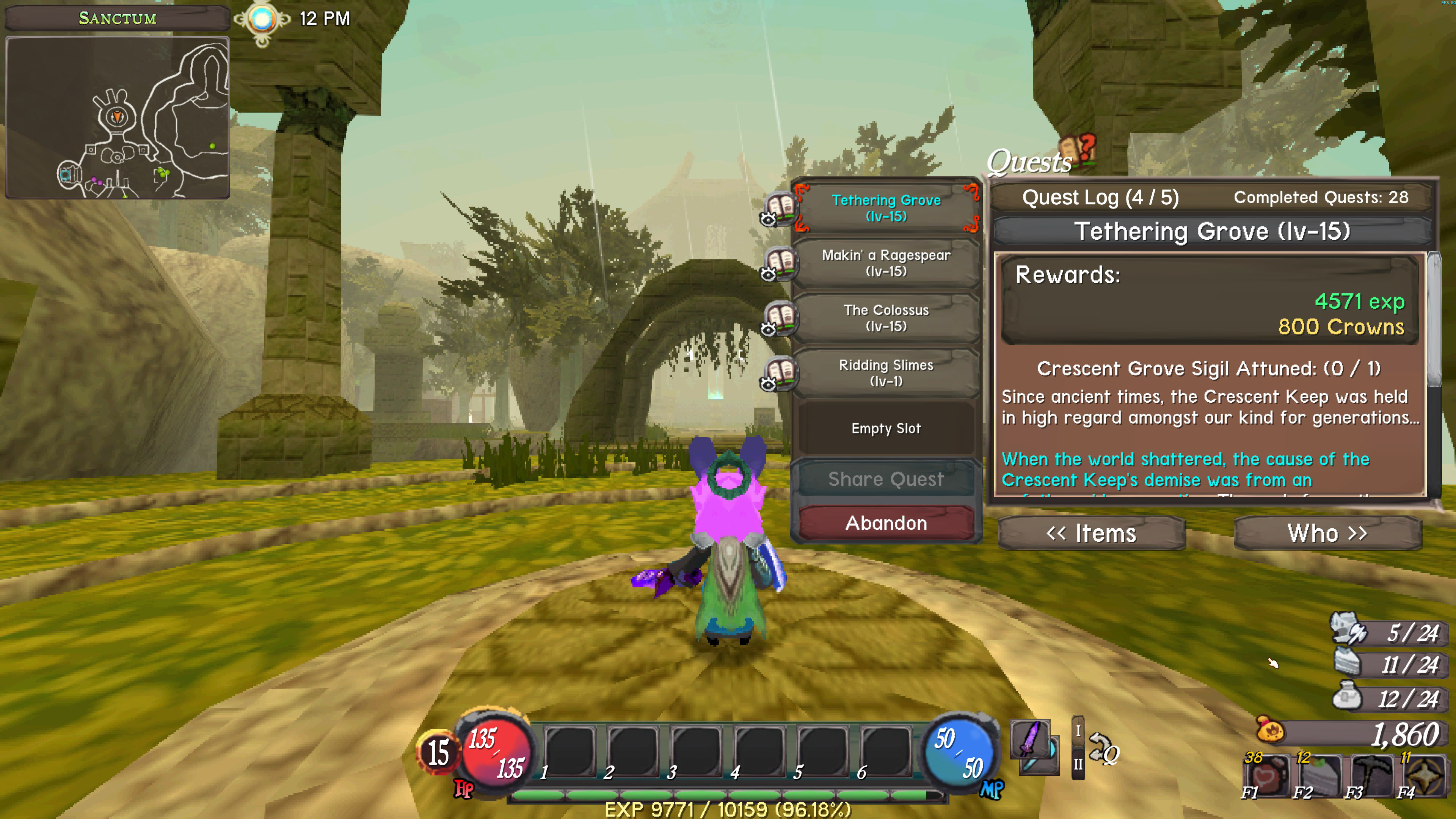Viewport: 1456px width, 819px height.
Task: Click the Sanctum minimap
Action: (118, 118)
